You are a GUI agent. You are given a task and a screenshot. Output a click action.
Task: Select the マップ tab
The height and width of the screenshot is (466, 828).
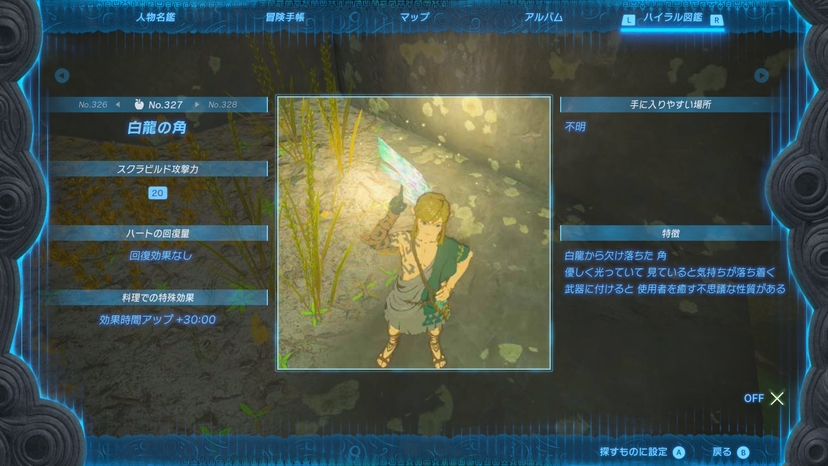coord(414,17)
